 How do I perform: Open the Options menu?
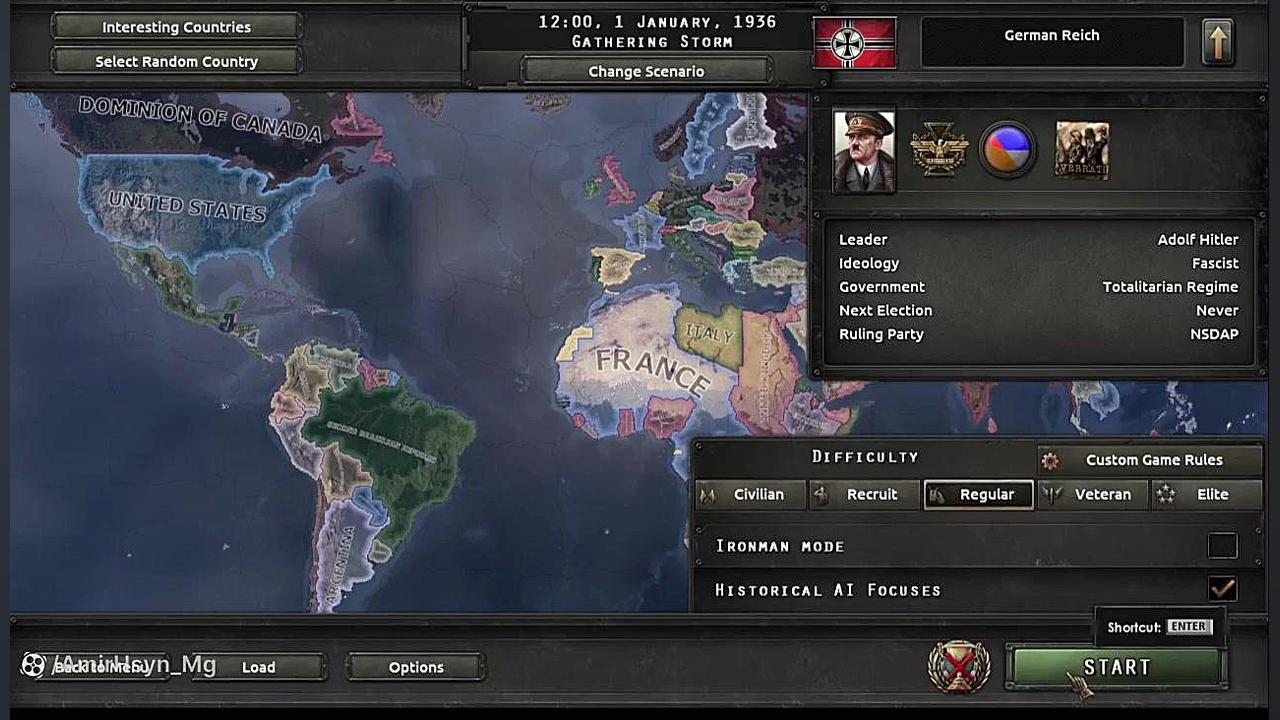pos(415,667)
